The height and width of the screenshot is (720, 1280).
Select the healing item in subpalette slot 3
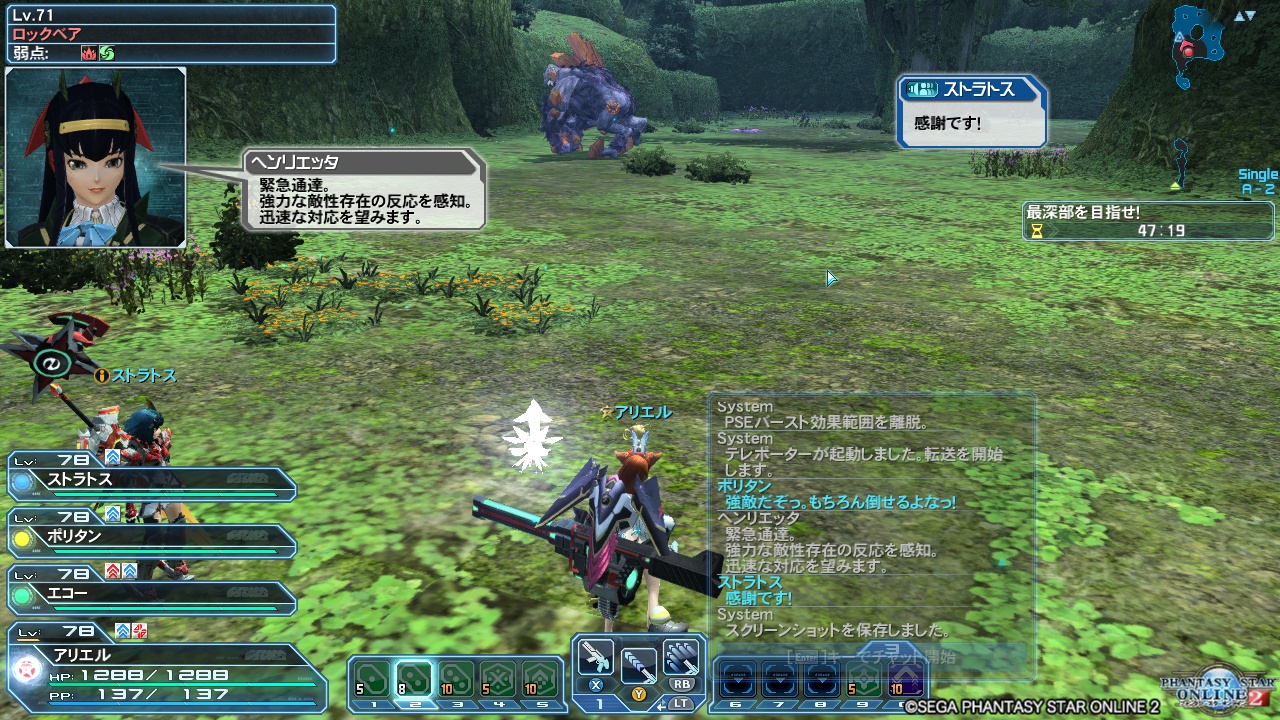coord(458,677)
